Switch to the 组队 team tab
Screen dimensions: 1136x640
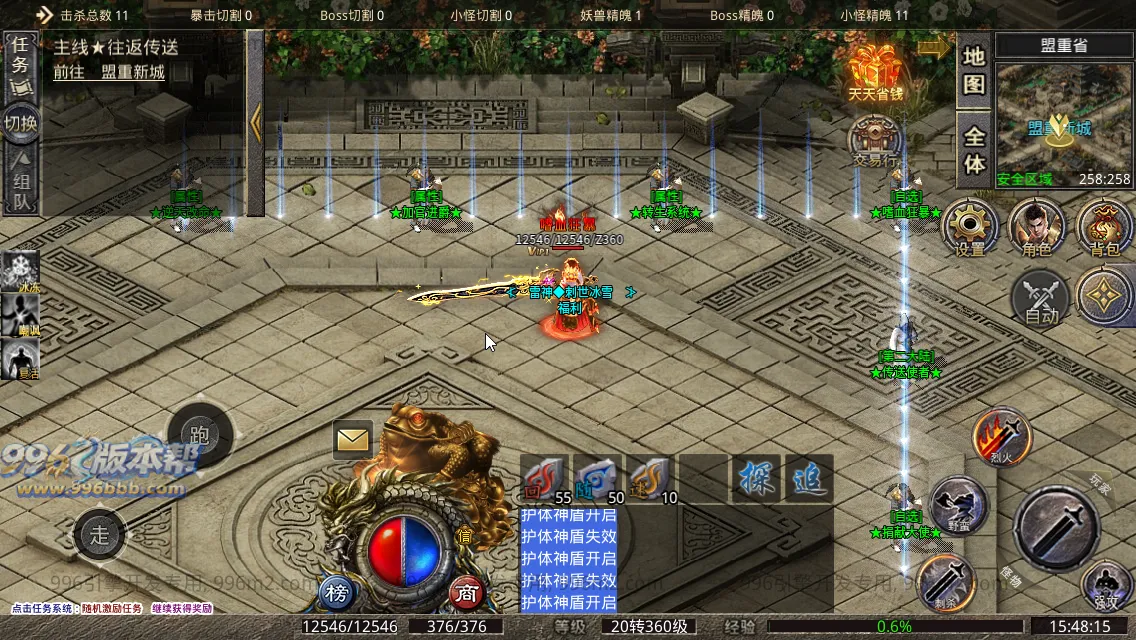pyautogui.click(x=20, y=182)
